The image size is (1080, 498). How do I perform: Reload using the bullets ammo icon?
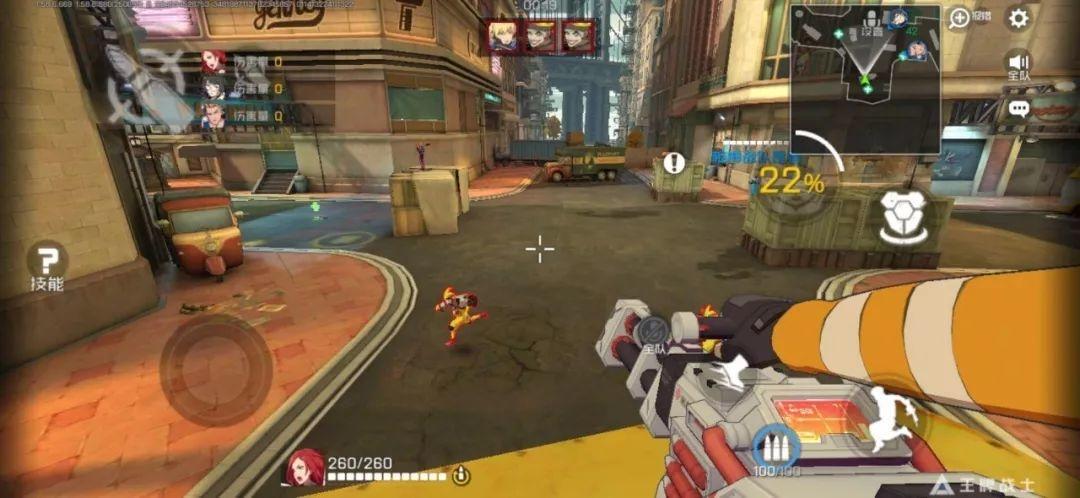pyautogui.click(x=771, y=447)
